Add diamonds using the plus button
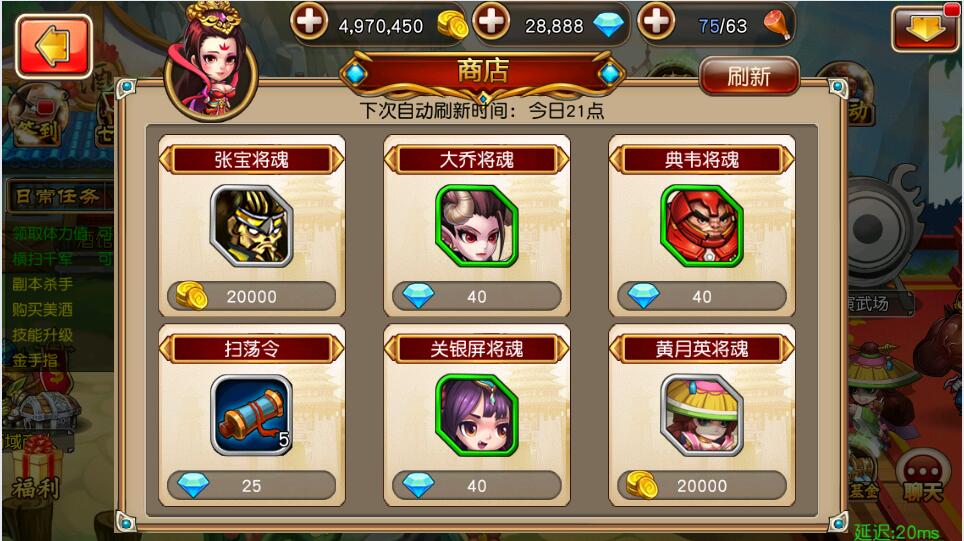 [x=491, y=23]
